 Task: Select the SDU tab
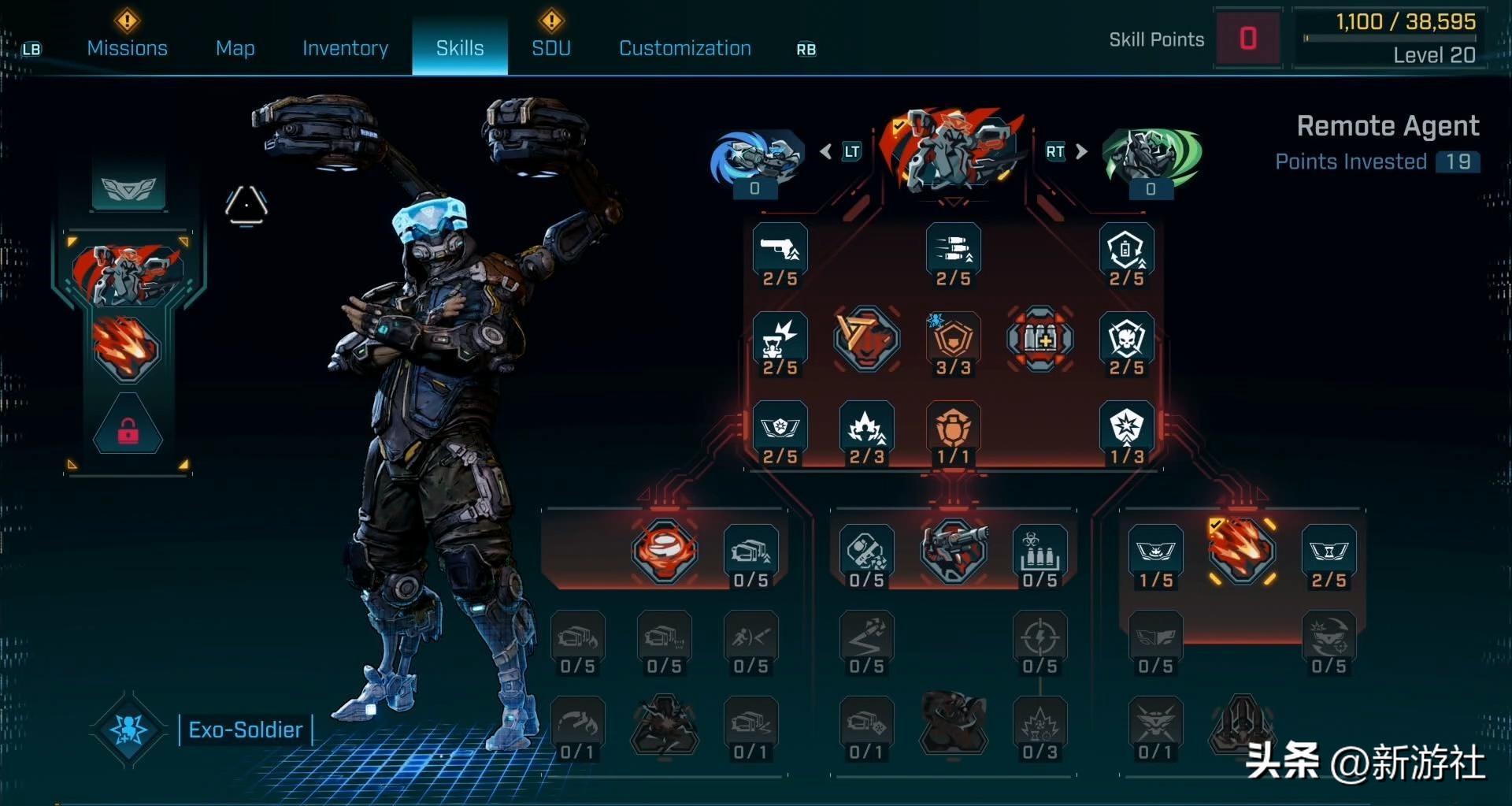click(550, 48)
